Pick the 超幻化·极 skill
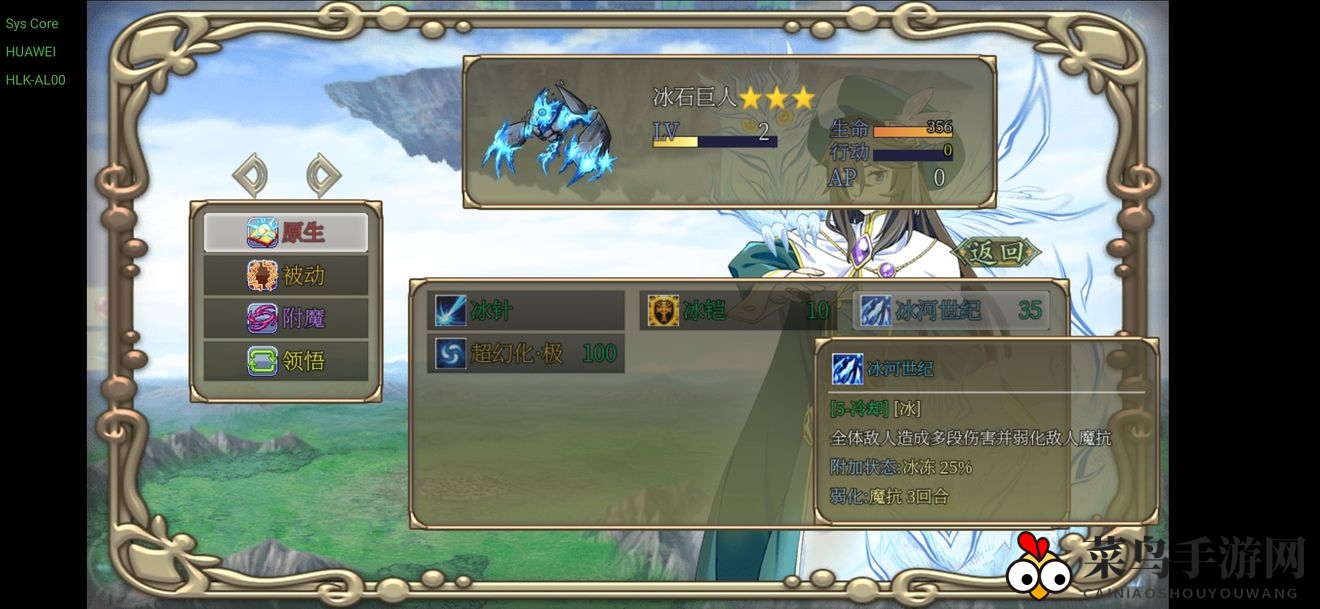The height and width of the screenshot is (609, 1320). click(x=526, y=353)
